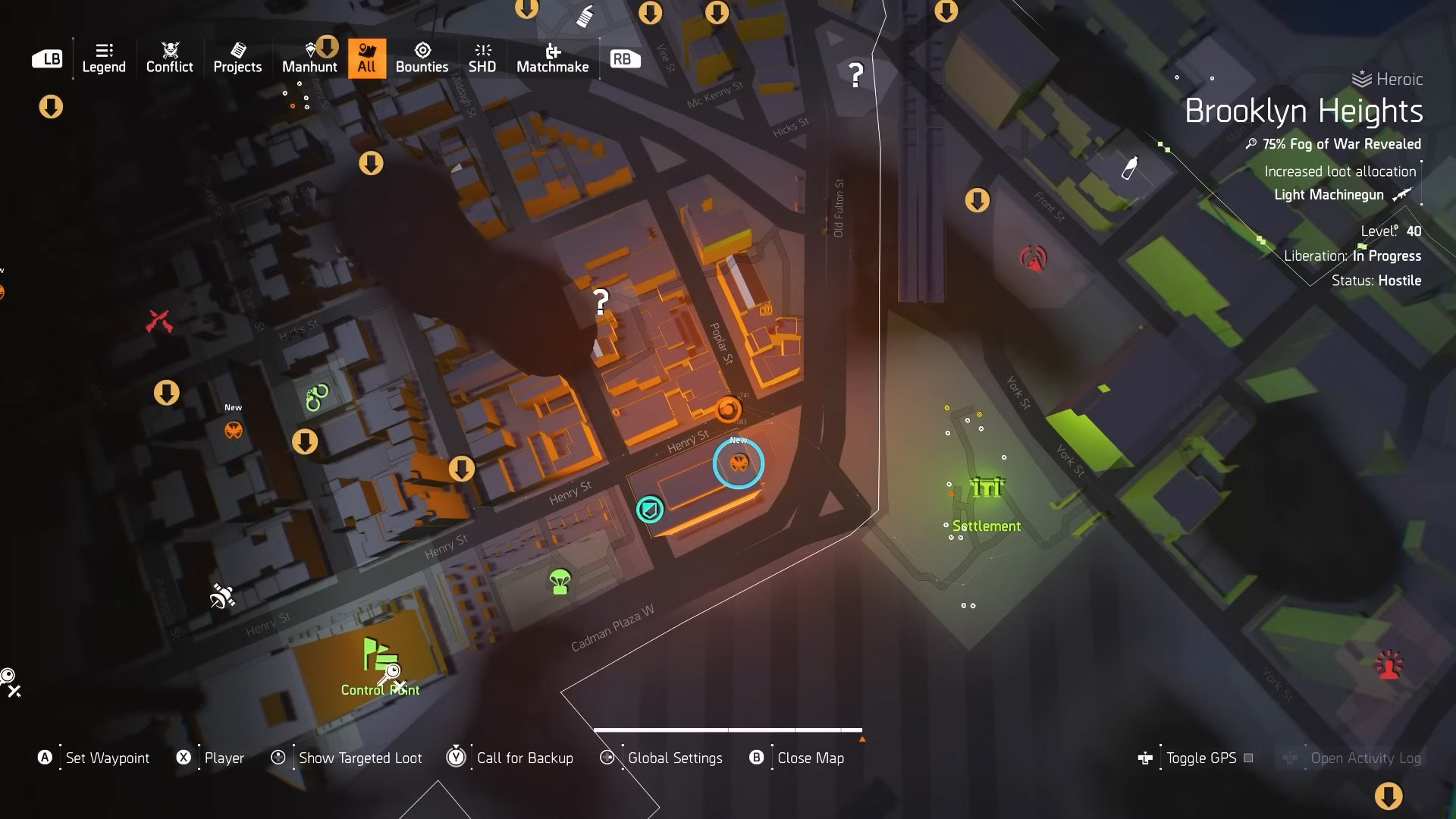Click the green supply drop parachute marker
The image size is (1456, 819).
(x=560, y=582)
